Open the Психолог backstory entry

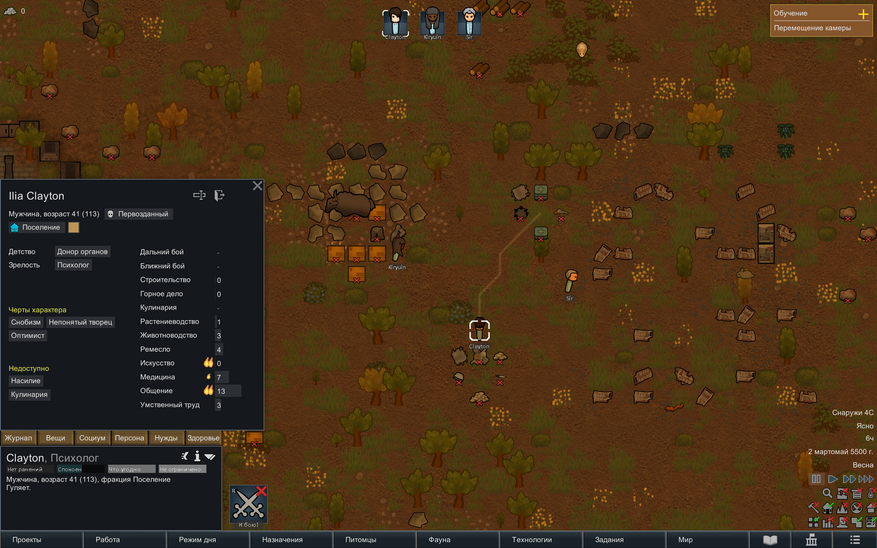73,265
